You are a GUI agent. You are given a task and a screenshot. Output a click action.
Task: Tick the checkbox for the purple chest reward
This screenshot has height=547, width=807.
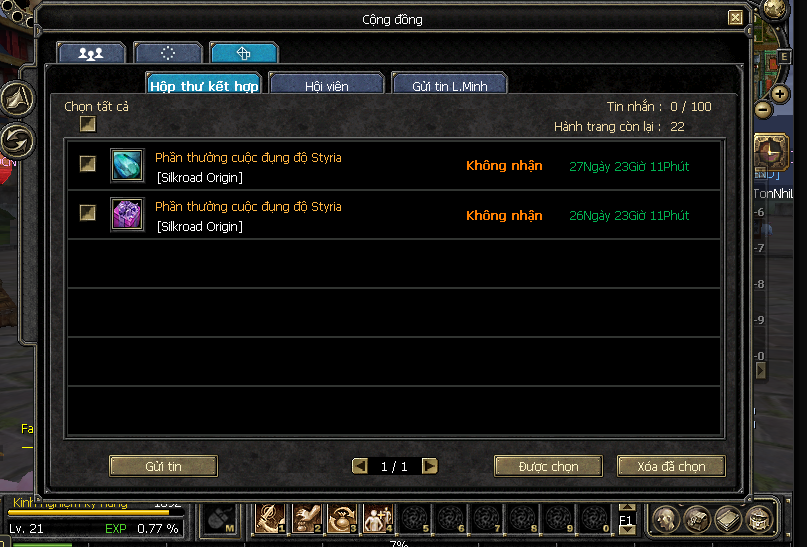pos(88,213)
